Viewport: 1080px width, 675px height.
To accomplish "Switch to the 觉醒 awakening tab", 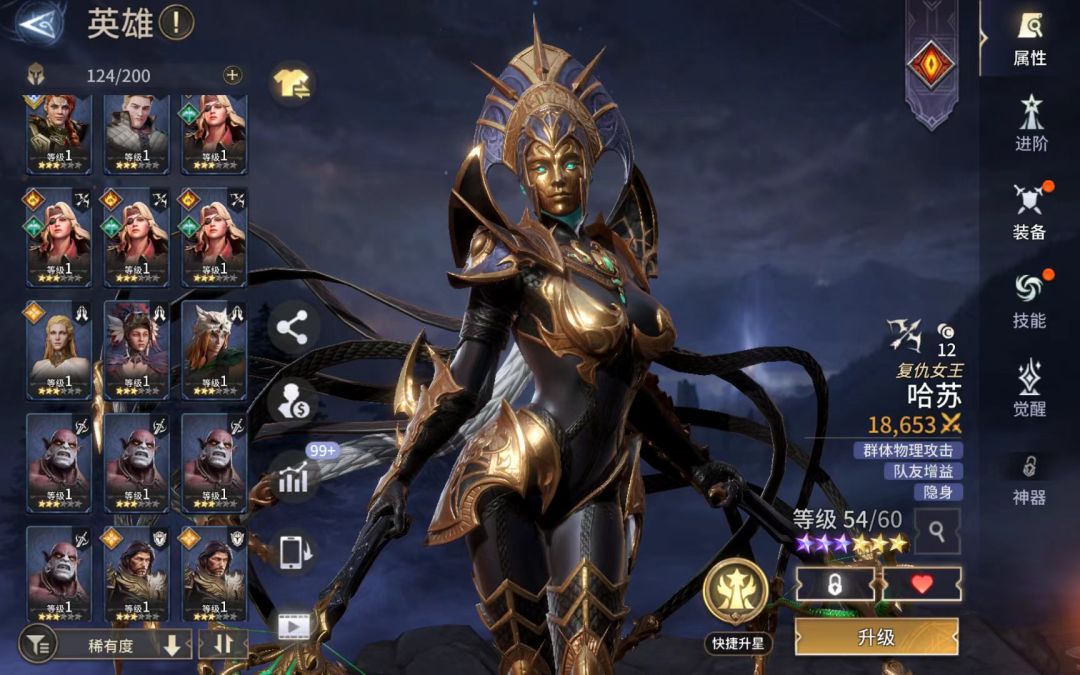I will click(x=1029, y=388).
